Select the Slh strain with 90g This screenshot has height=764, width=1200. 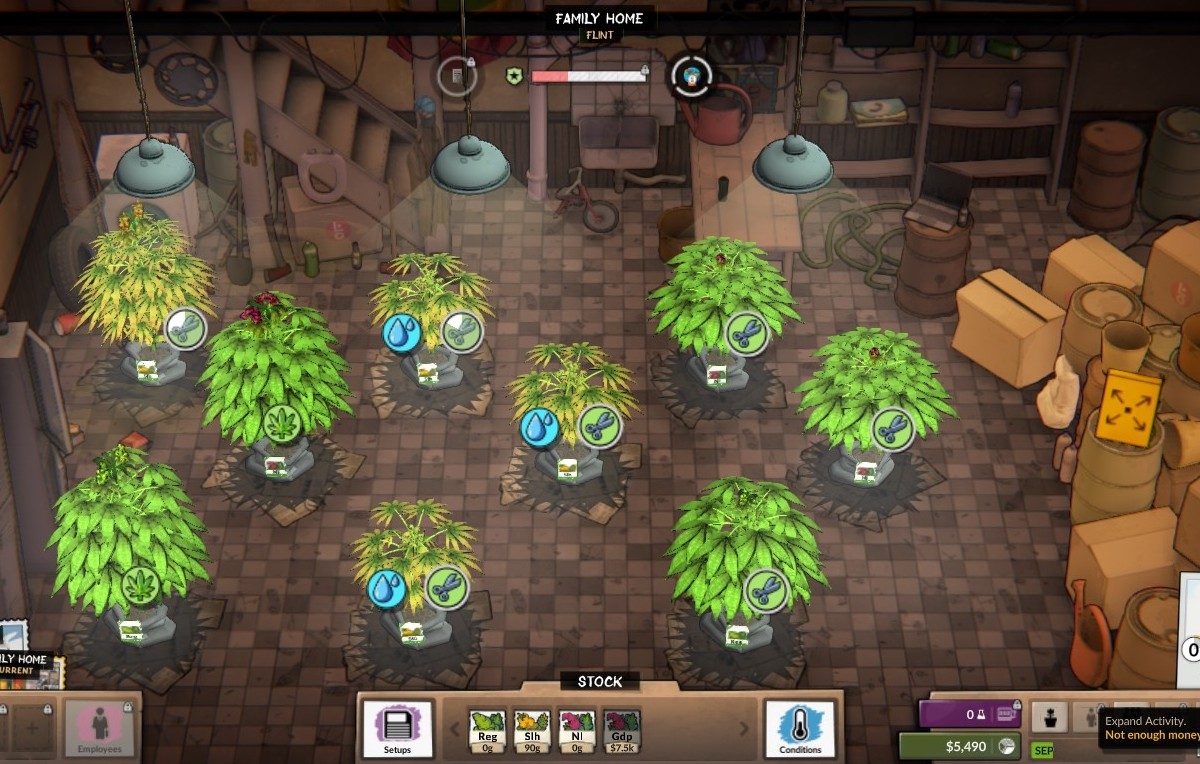click(x=532, y=730)
